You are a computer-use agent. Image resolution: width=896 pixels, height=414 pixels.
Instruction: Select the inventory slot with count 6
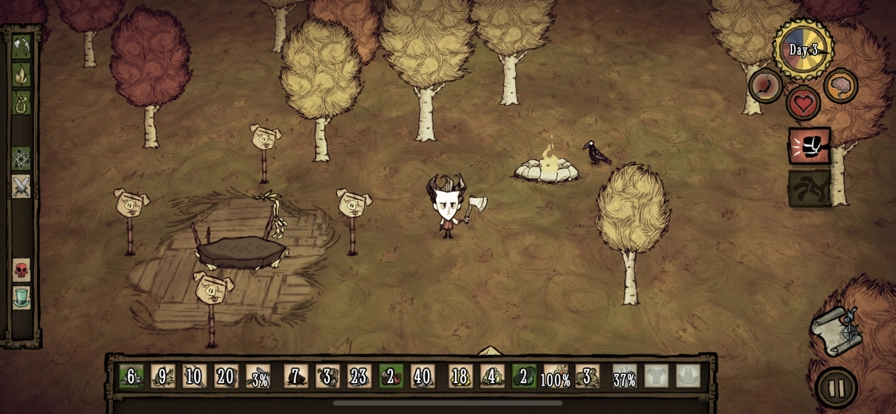130,376
